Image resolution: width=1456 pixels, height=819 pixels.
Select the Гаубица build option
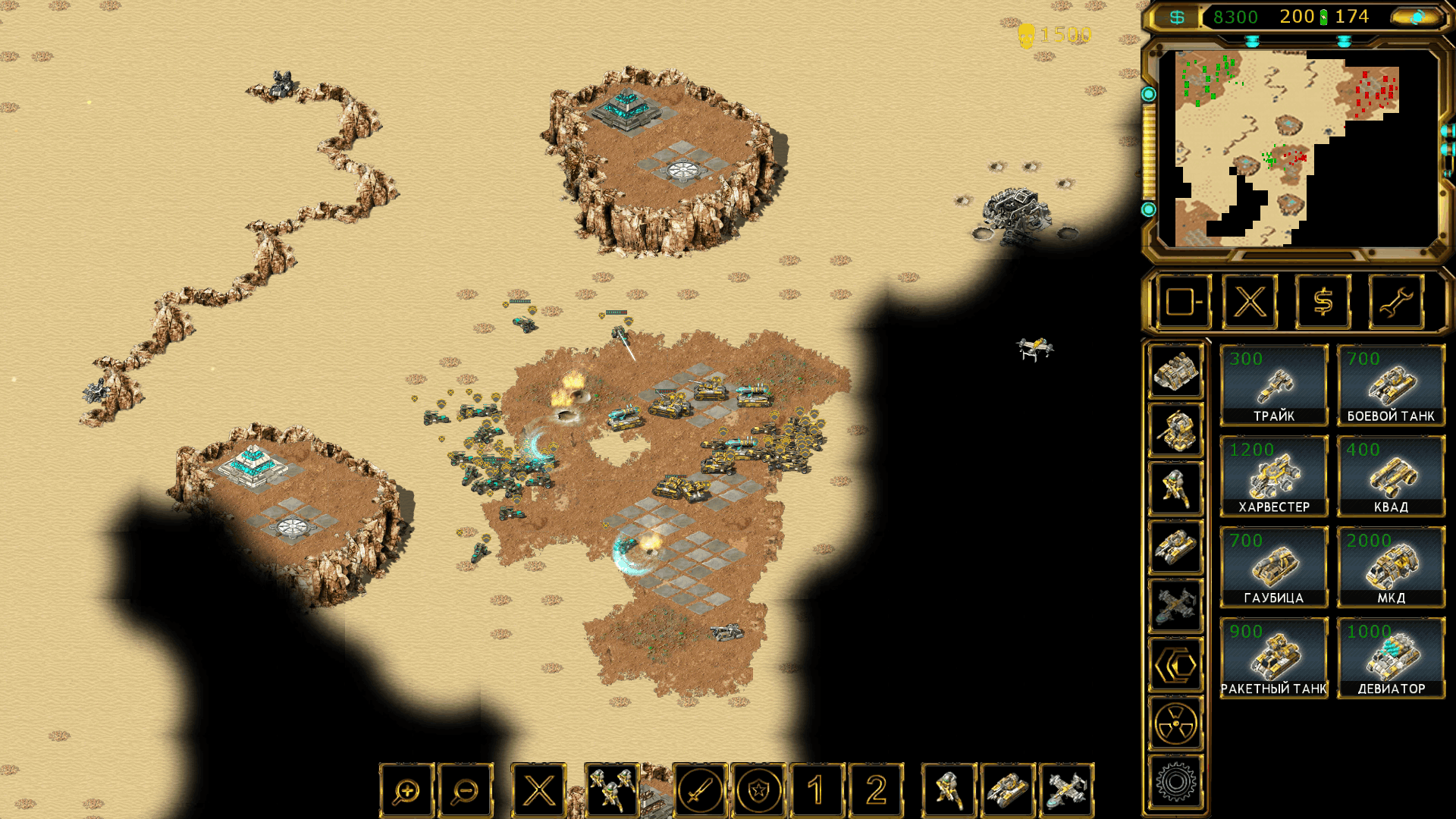[1274, 567]
